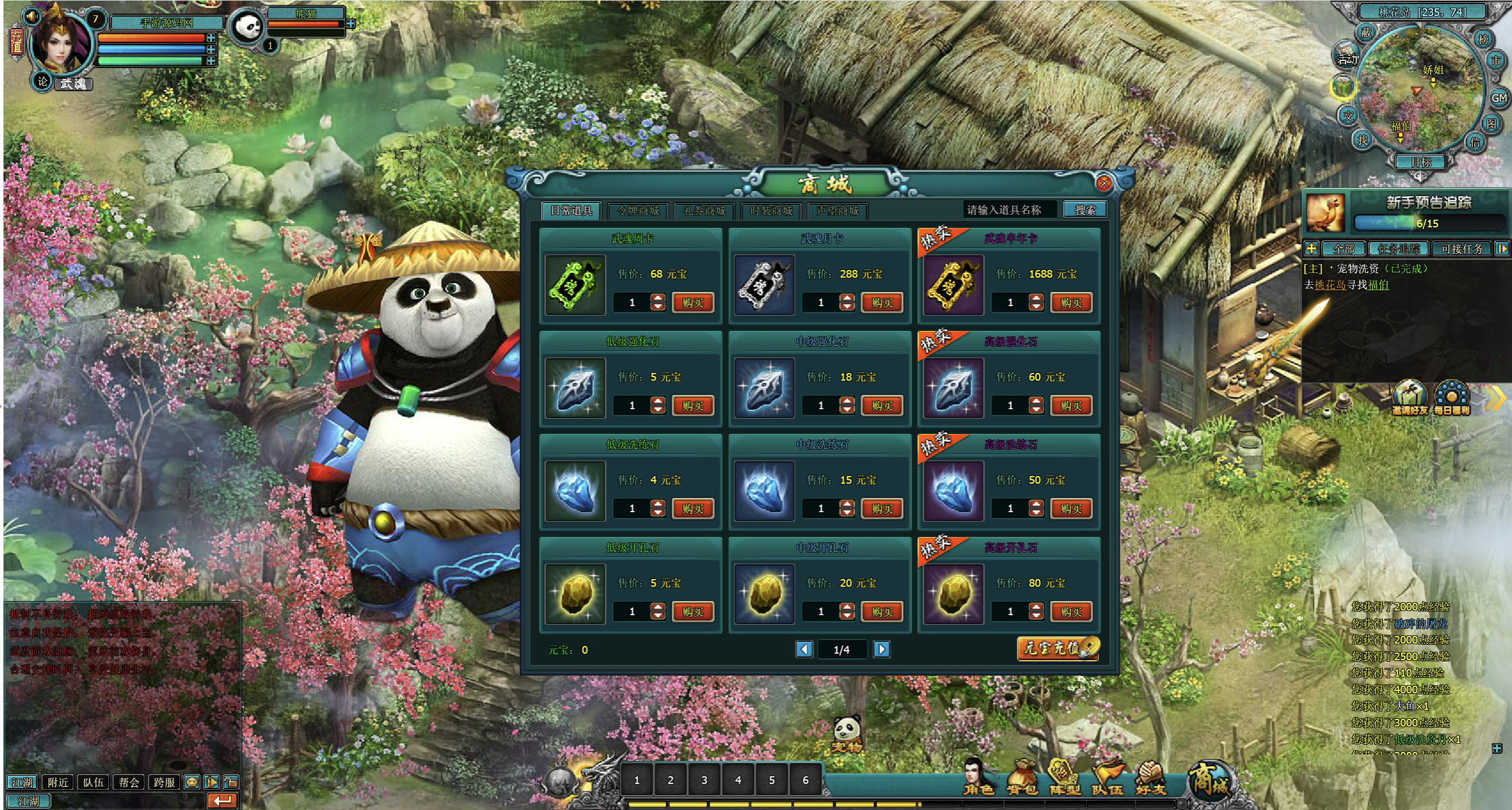This screenshot has width=1512, height=810.
Task: Open the 角色 character icon
Action: point(978,779)
